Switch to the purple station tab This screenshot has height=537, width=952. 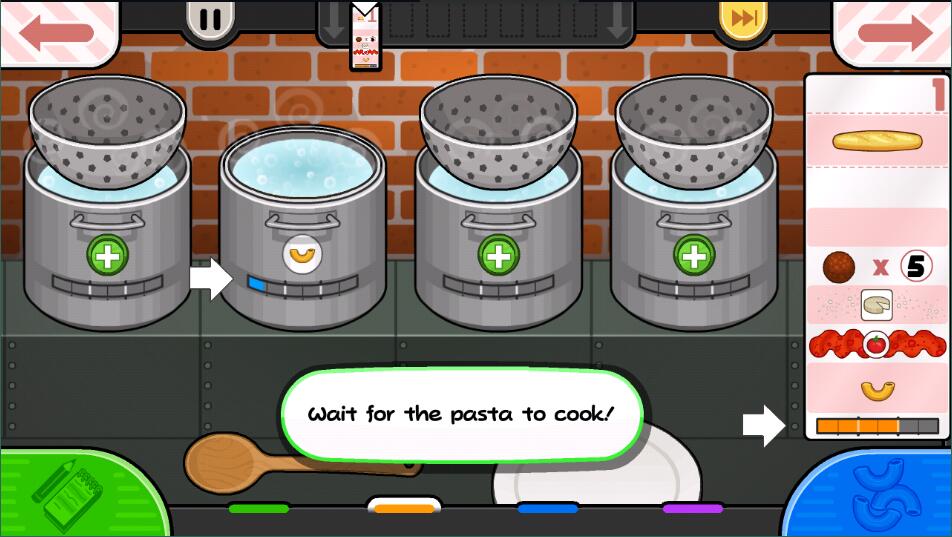pyautogui.click(x=693, y=508)
